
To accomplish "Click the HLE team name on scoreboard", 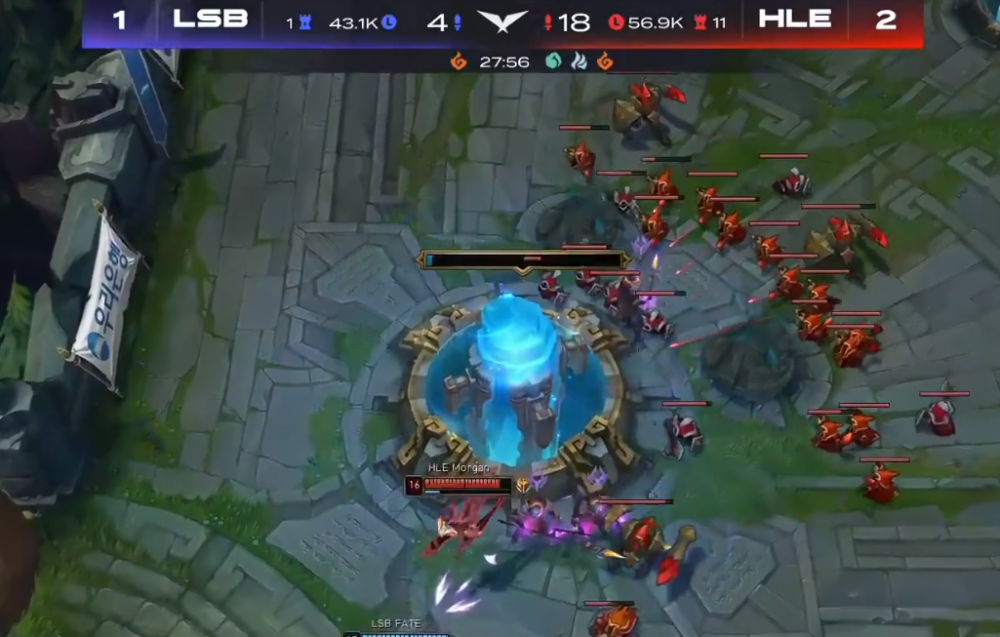I will [x=794, y=19].
